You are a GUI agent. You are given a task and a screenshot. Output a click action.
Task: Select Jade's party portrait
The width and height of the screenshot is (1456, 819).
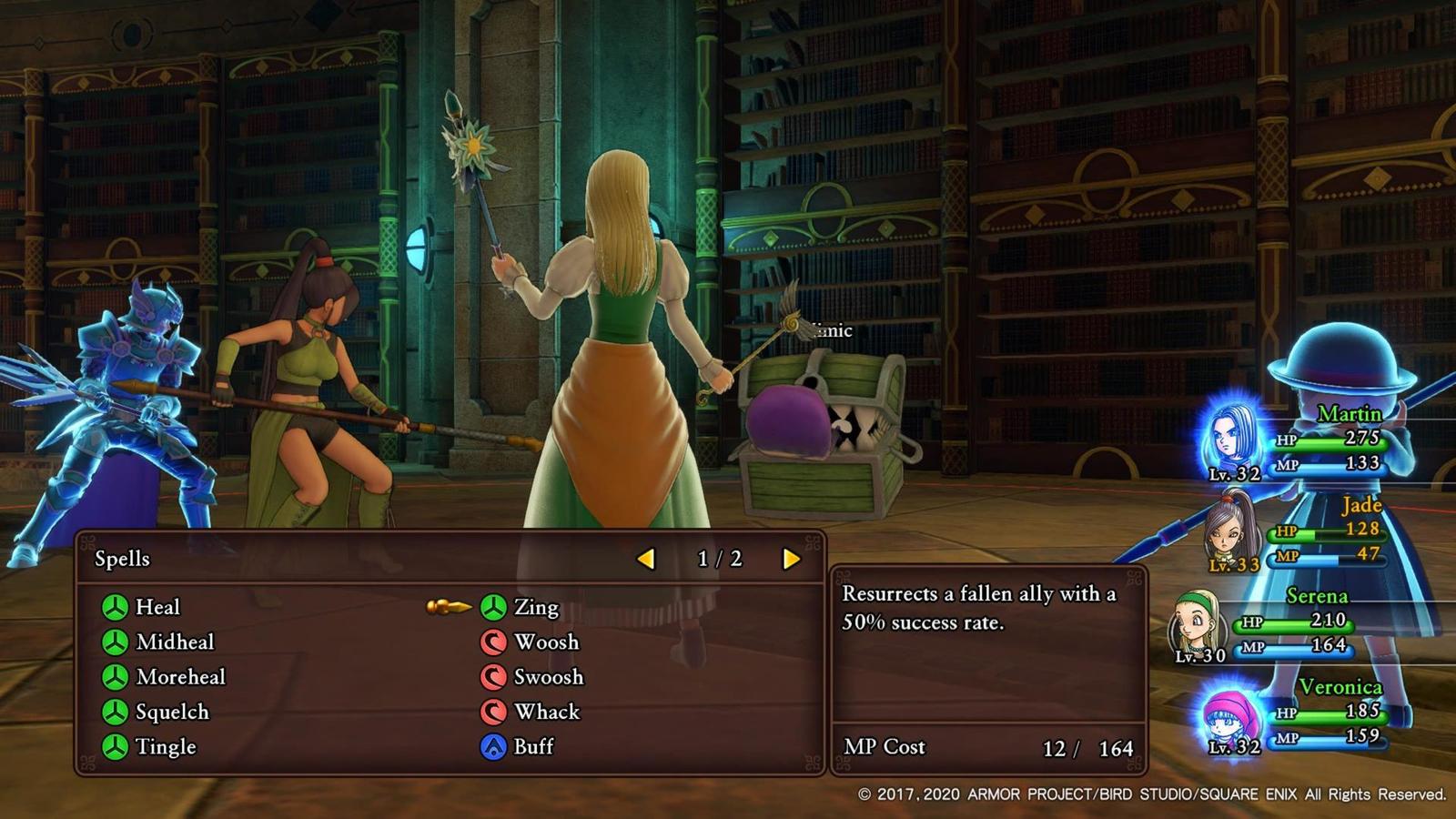[x=1232, y=530]
